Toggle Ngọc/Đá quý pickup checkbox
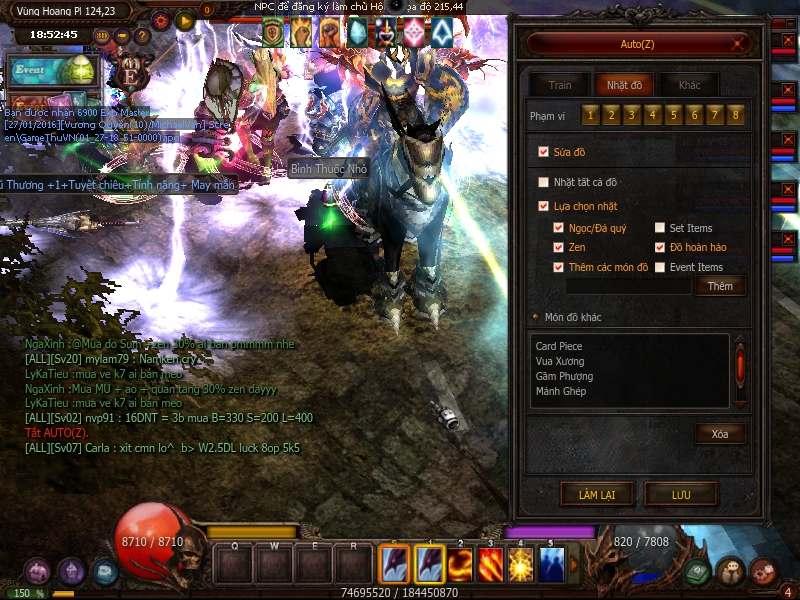 pos(559,228)
